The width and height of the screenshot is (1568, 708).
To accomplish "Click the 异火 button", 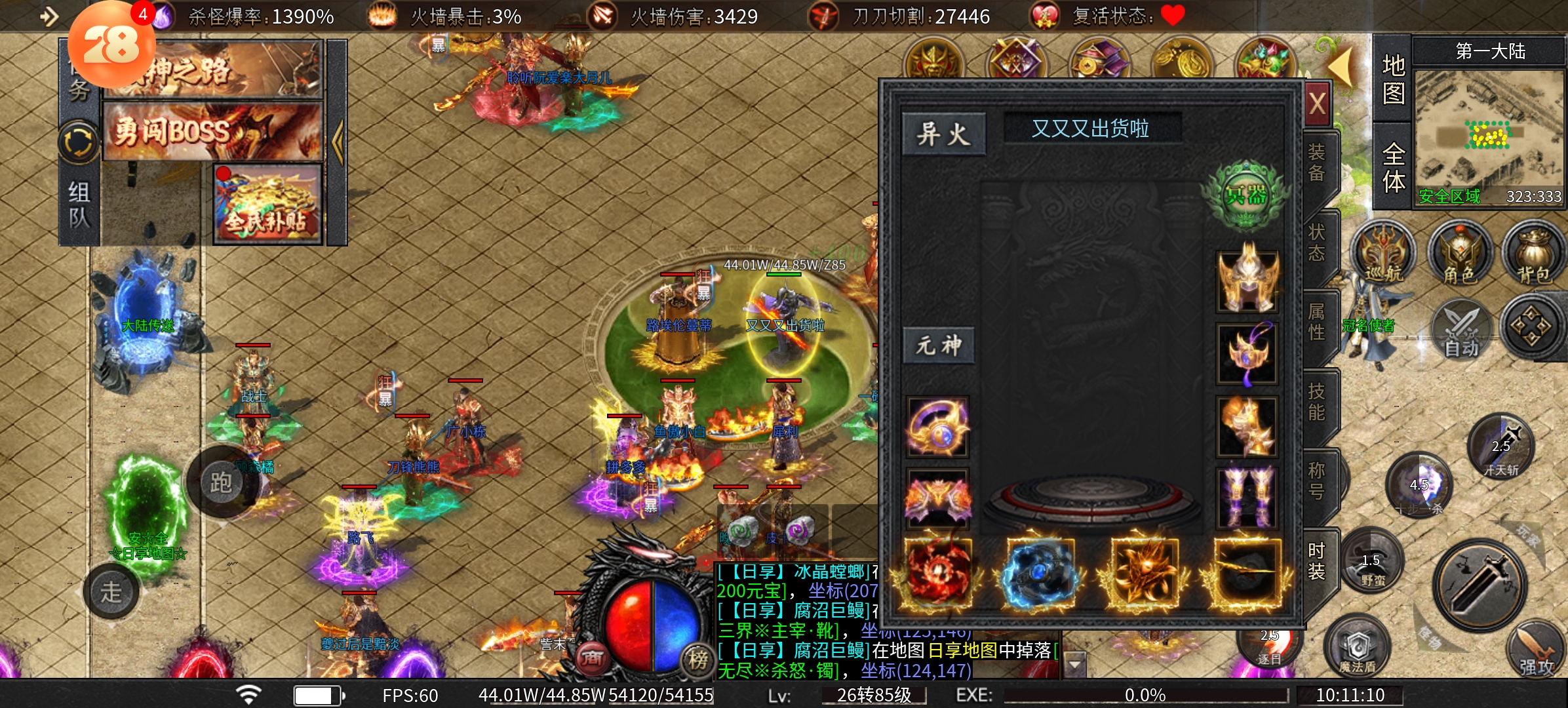I will (x=943, y=134).
